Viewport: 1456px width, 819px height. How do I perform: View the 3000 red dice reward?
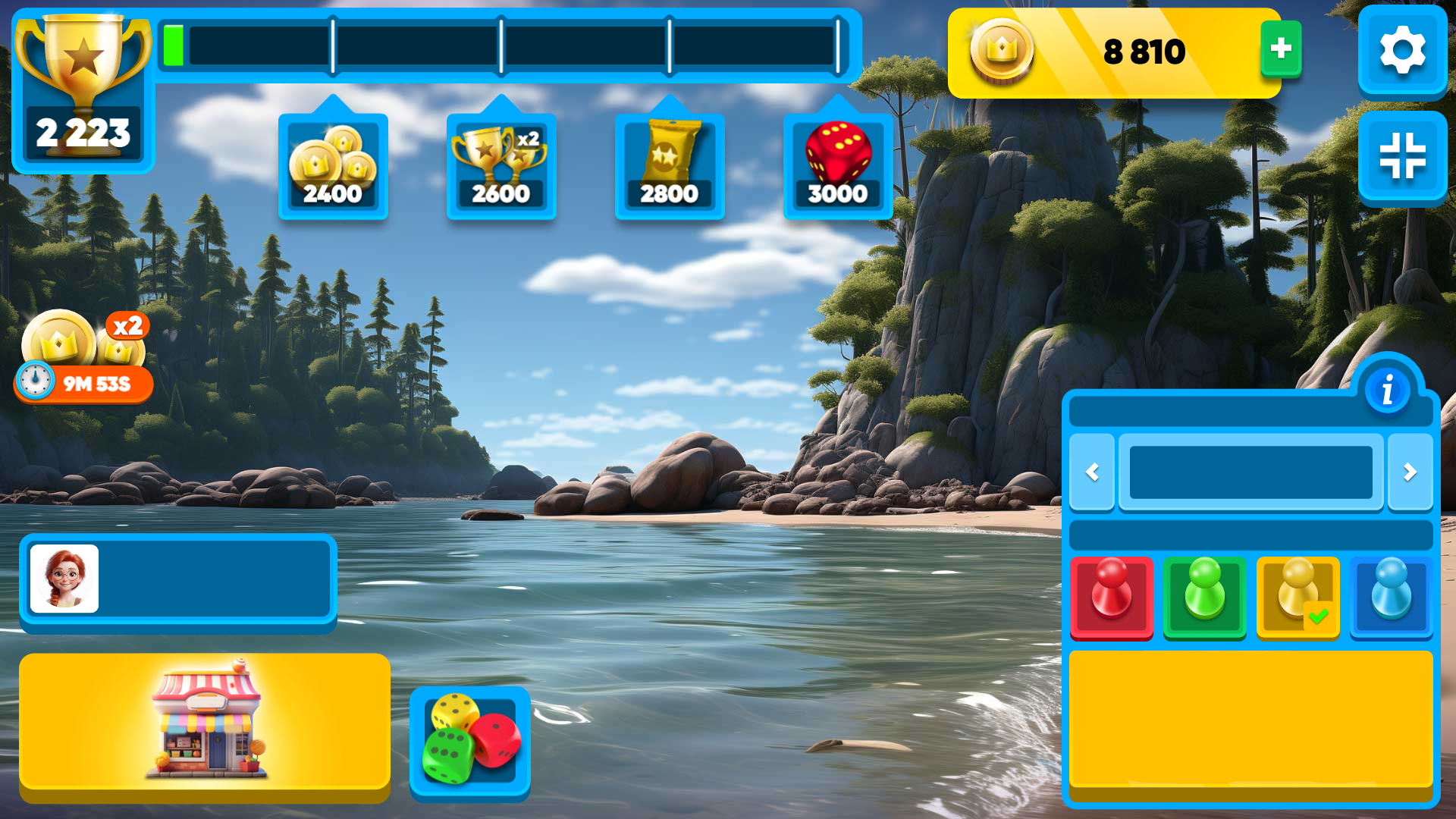838,165
